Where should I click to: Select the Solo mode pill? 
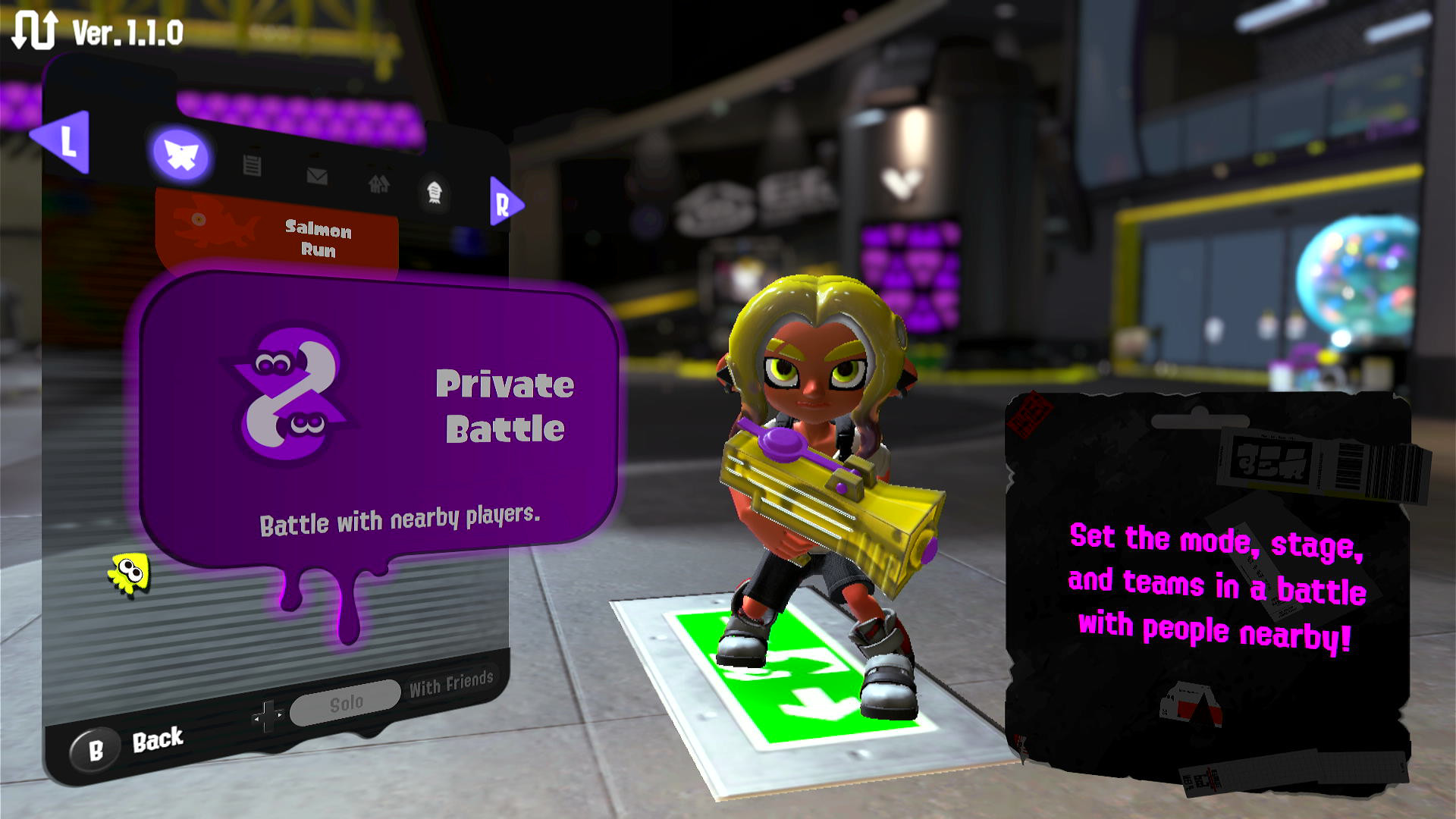[345, 702]
